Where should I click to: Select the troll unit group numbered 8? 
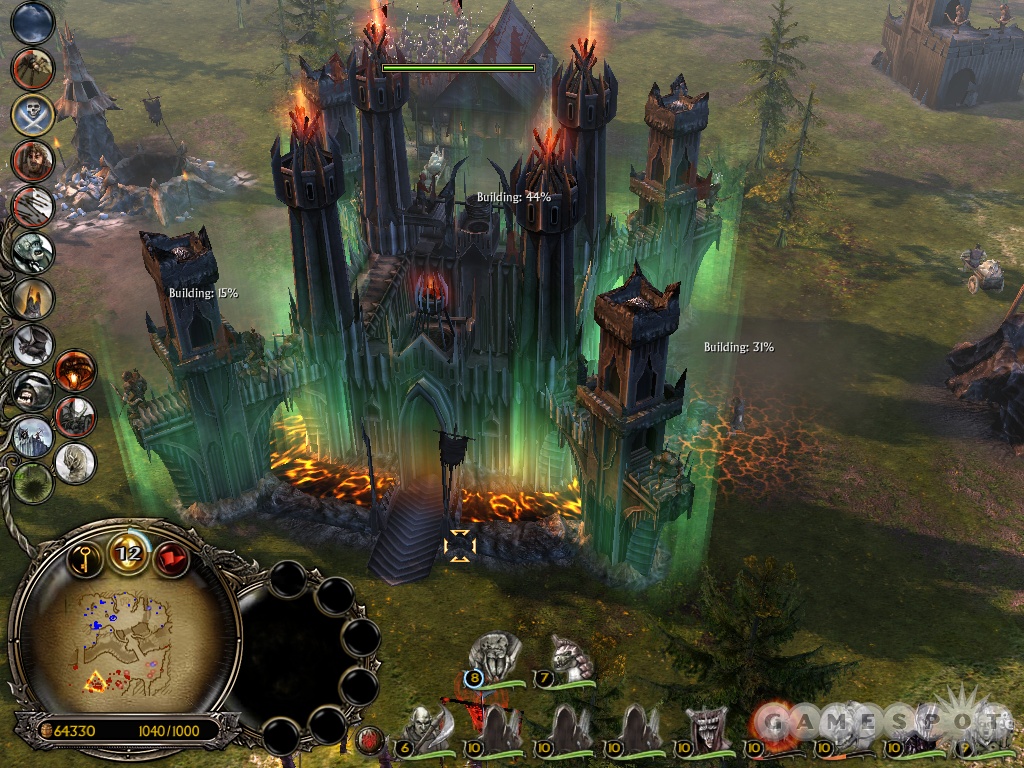point(495,657)
